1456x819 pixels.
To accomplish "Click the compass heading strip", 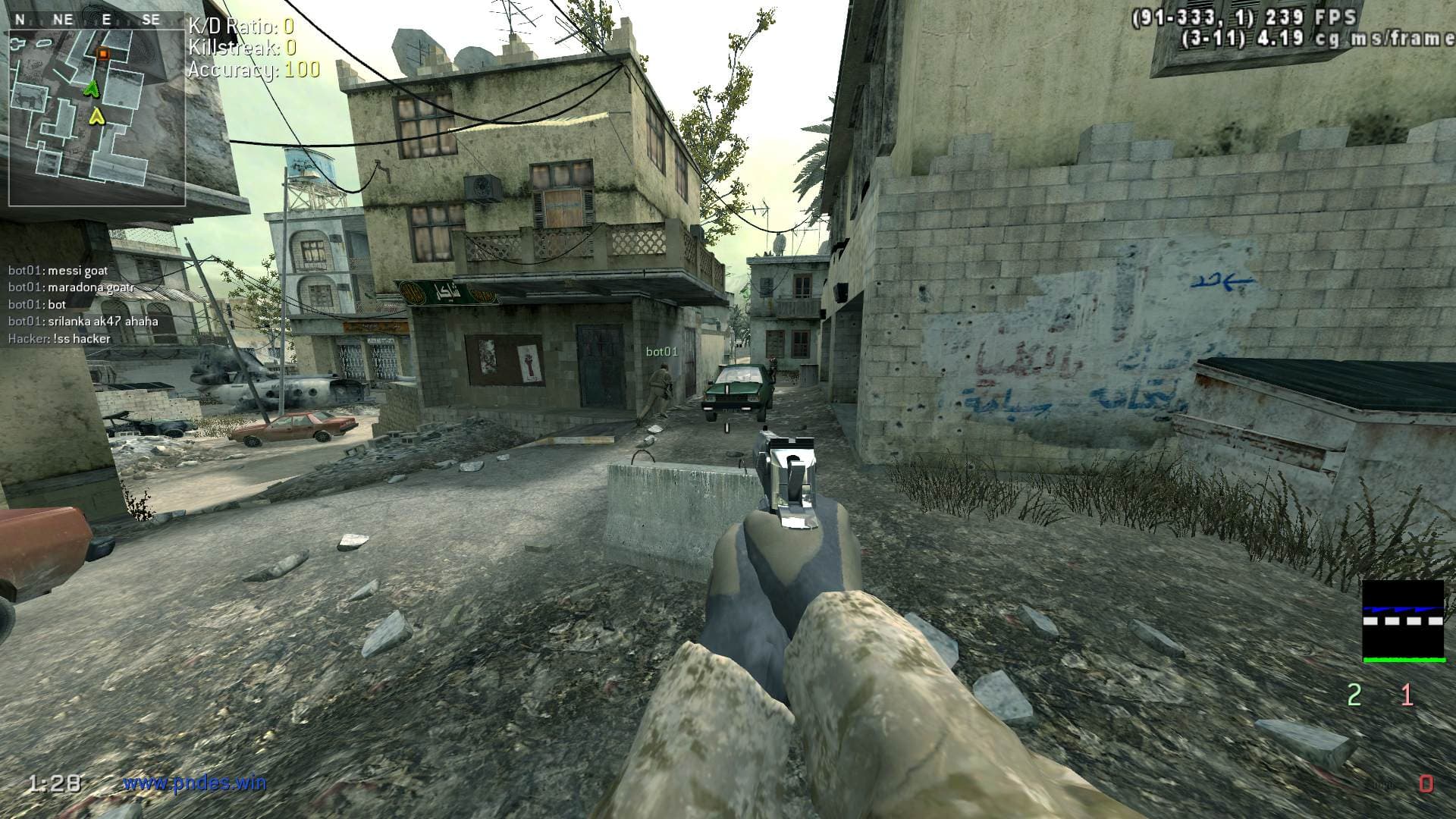I will [86, 20].
